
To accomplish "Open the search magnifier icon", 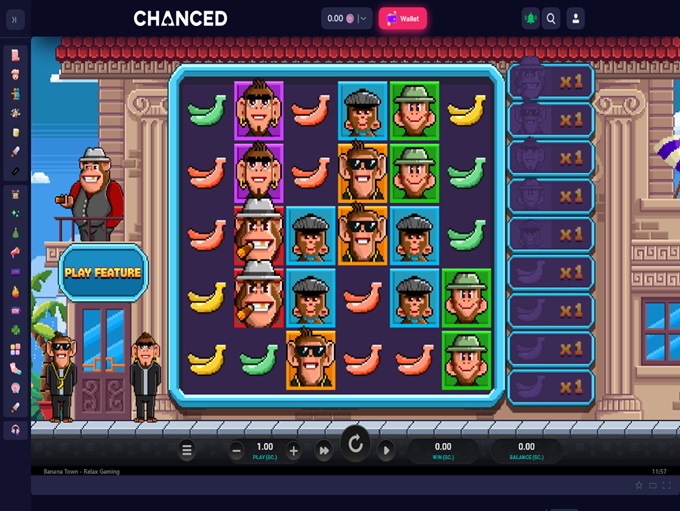I will tap(551, 18).
